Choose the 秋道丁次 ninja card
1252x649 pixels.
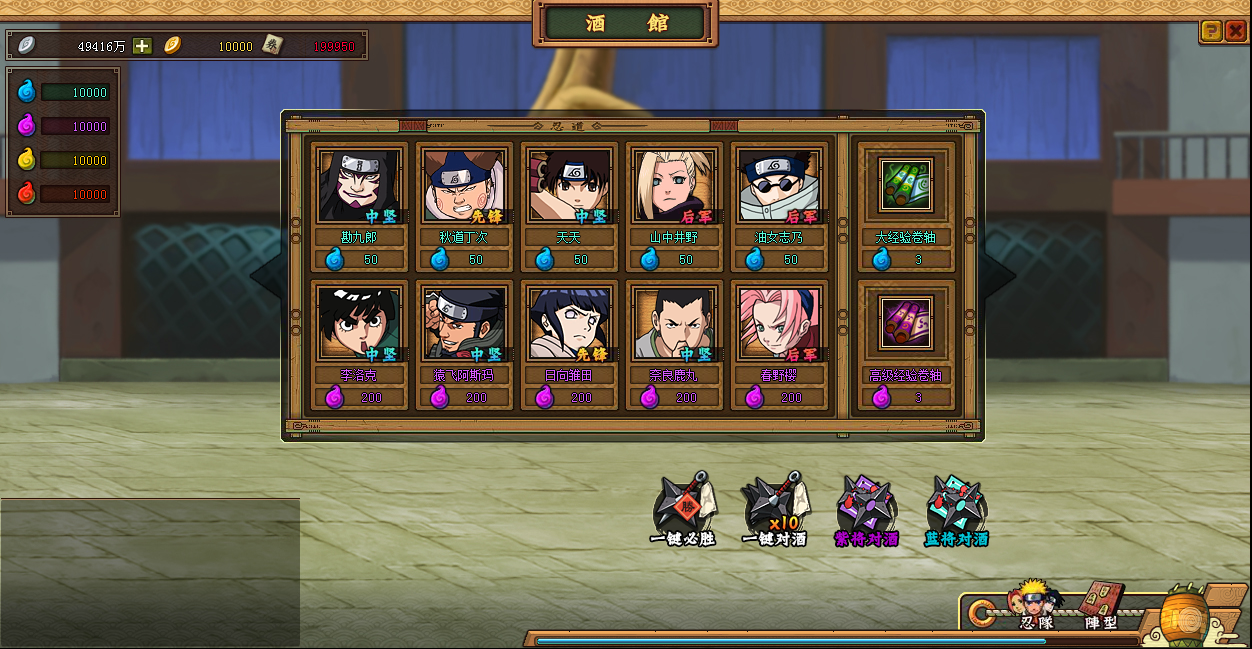click(464, 186)
